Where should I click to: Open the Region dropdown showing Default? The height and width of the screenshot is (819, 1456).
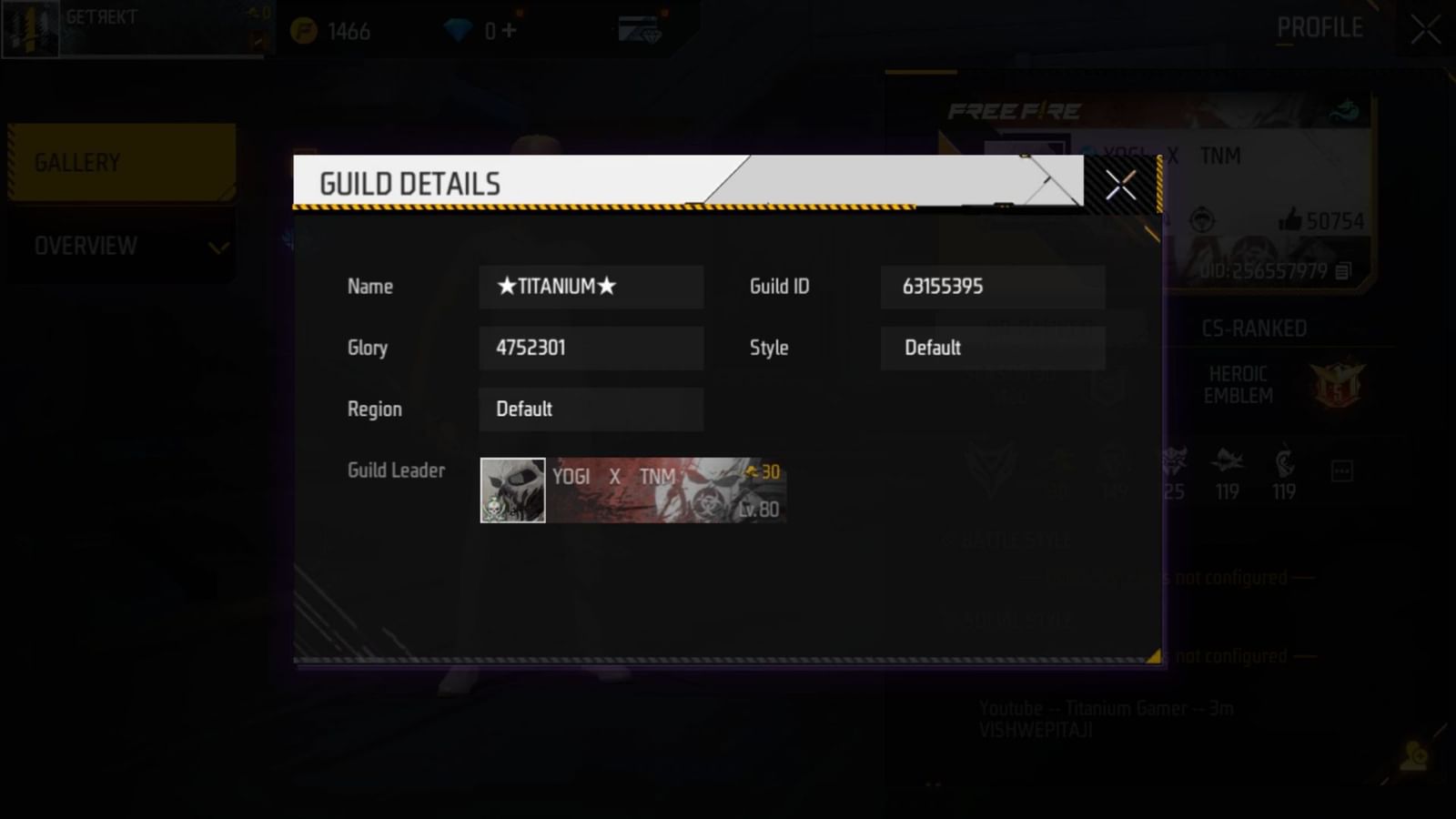[x=590, y=409]
